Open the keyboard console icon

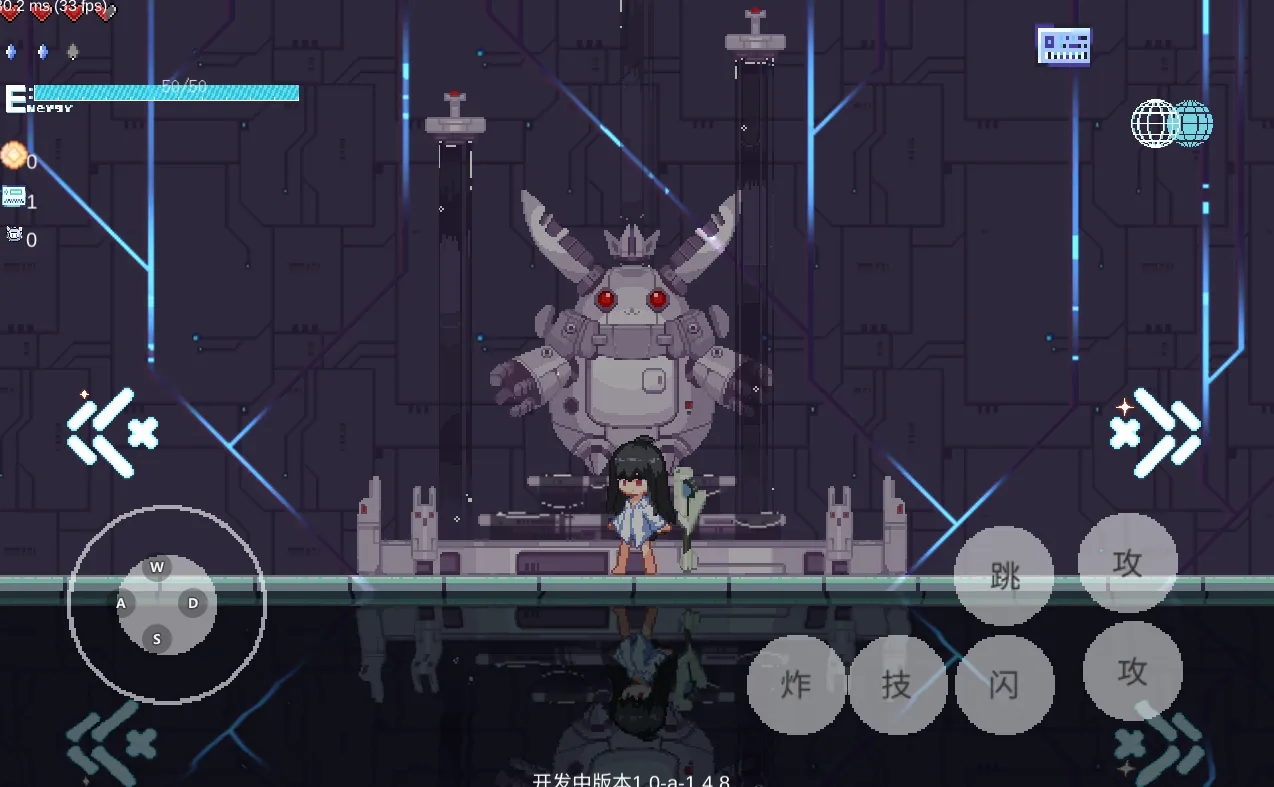[x=1064, y=46]
